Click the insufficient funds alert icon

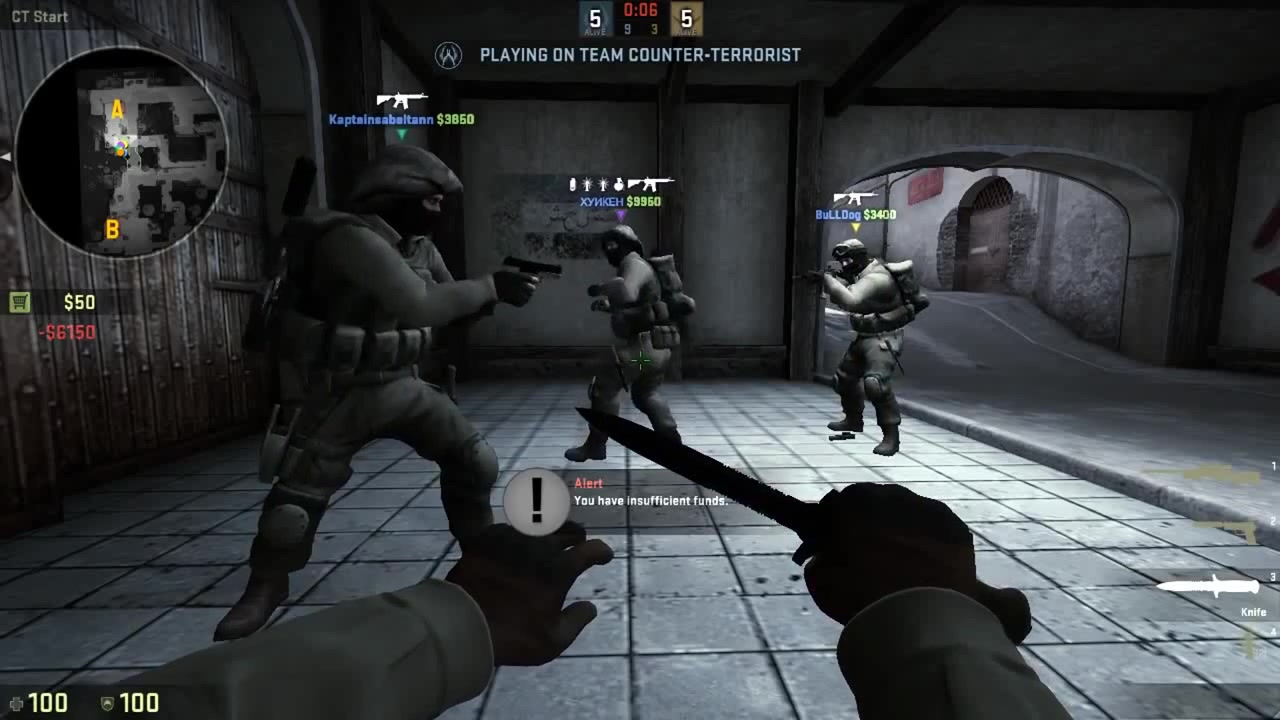pos(537,500)
